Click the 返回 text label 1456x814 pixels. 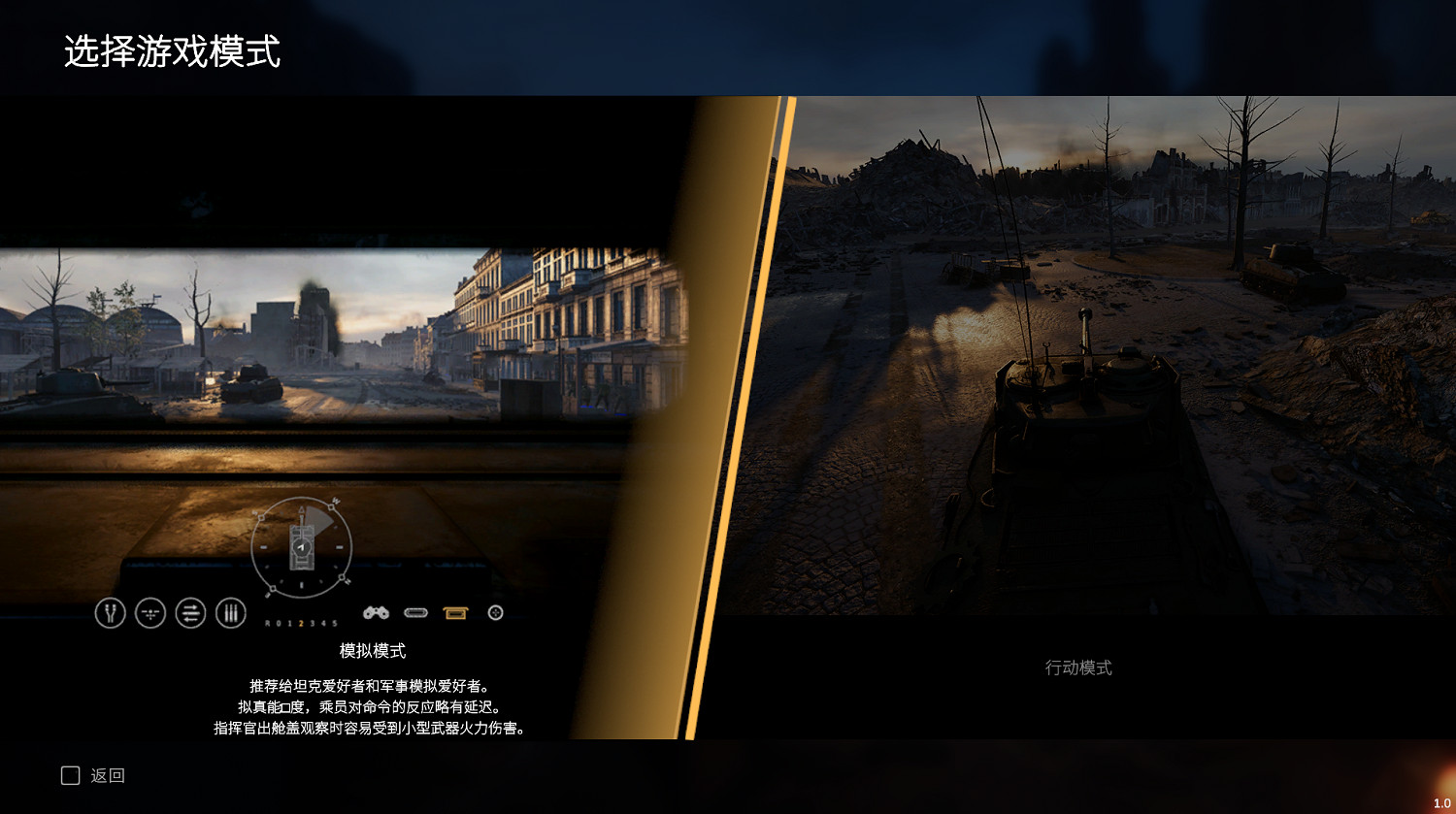coord(110,775)
